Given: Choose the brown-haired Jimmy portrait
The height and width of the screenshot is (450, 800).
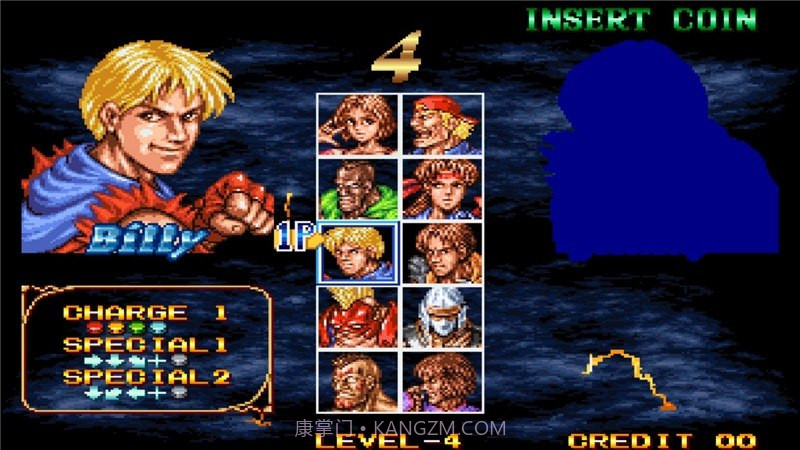Looking at the screenshot, I should pyautogui.click(x=442, y=252).
